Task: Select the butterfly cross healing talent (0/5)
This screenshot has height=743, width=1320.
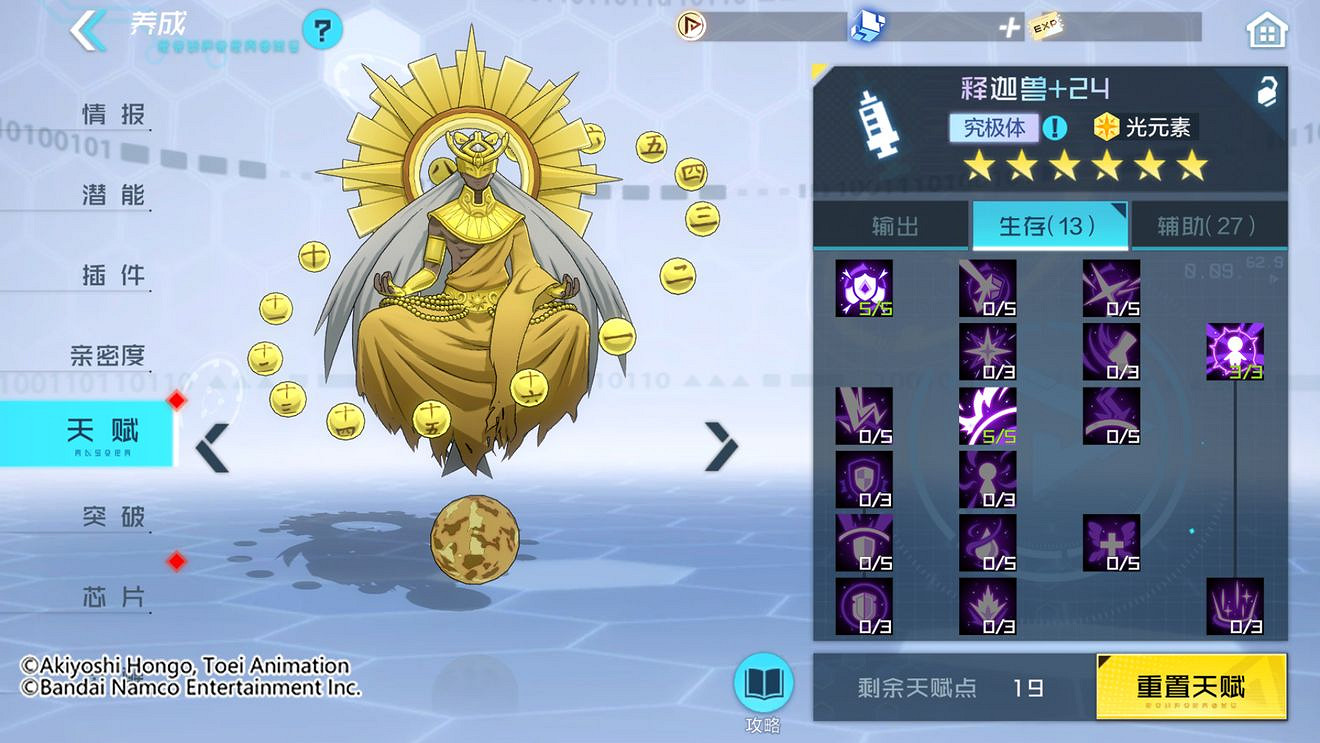Action: tap(1112, 543)
